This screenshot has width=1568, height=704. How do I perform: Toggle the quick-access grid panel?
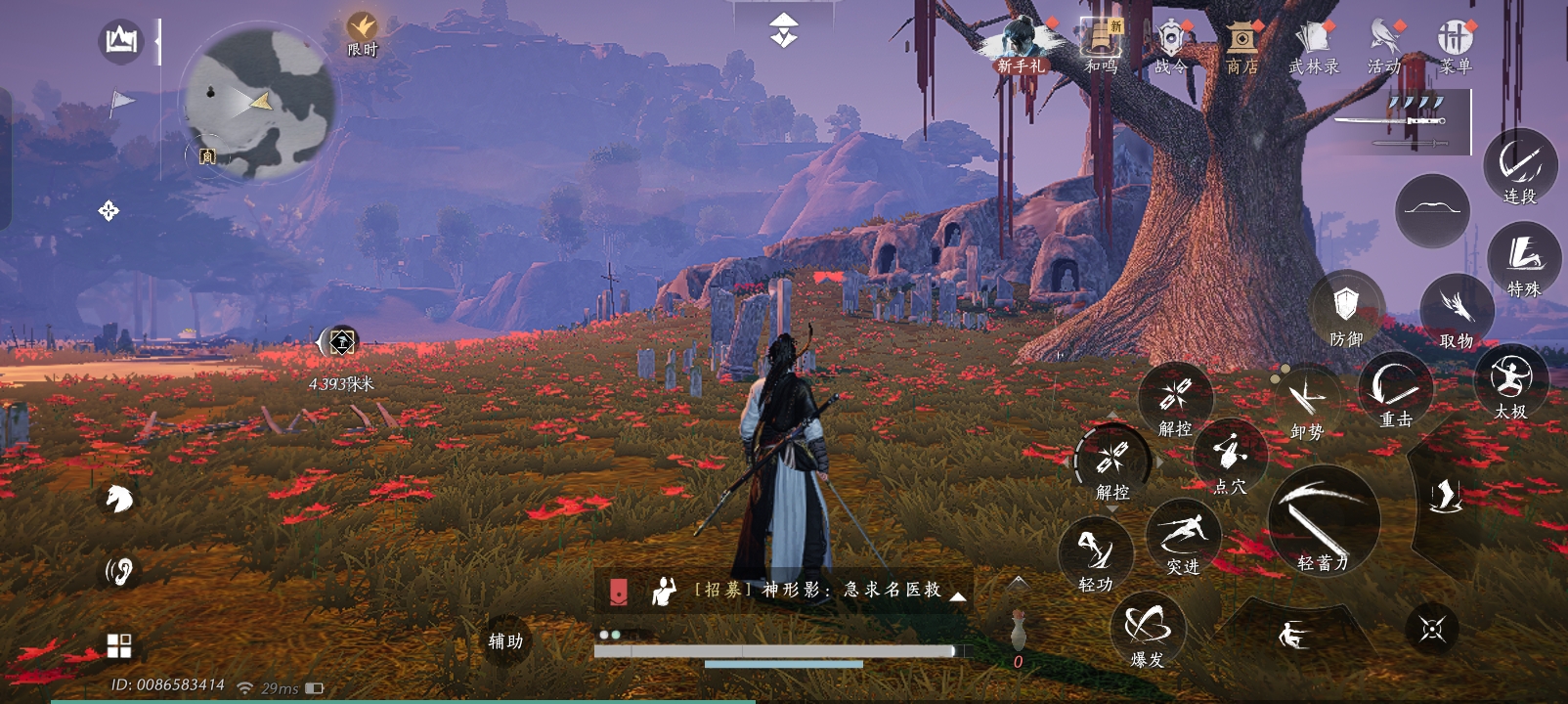coord(119,642)
